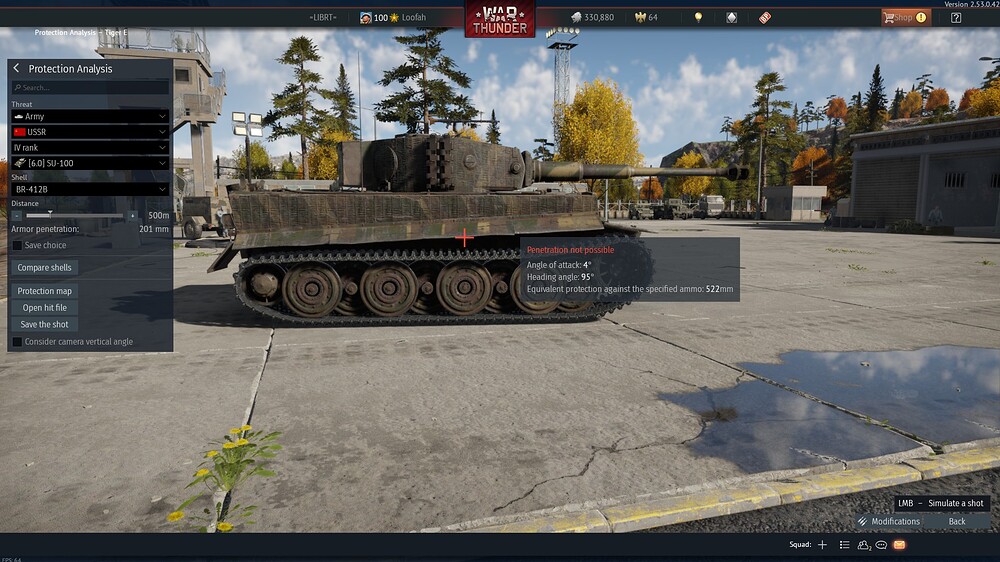Select Open hit file

[x=45, y=308]
